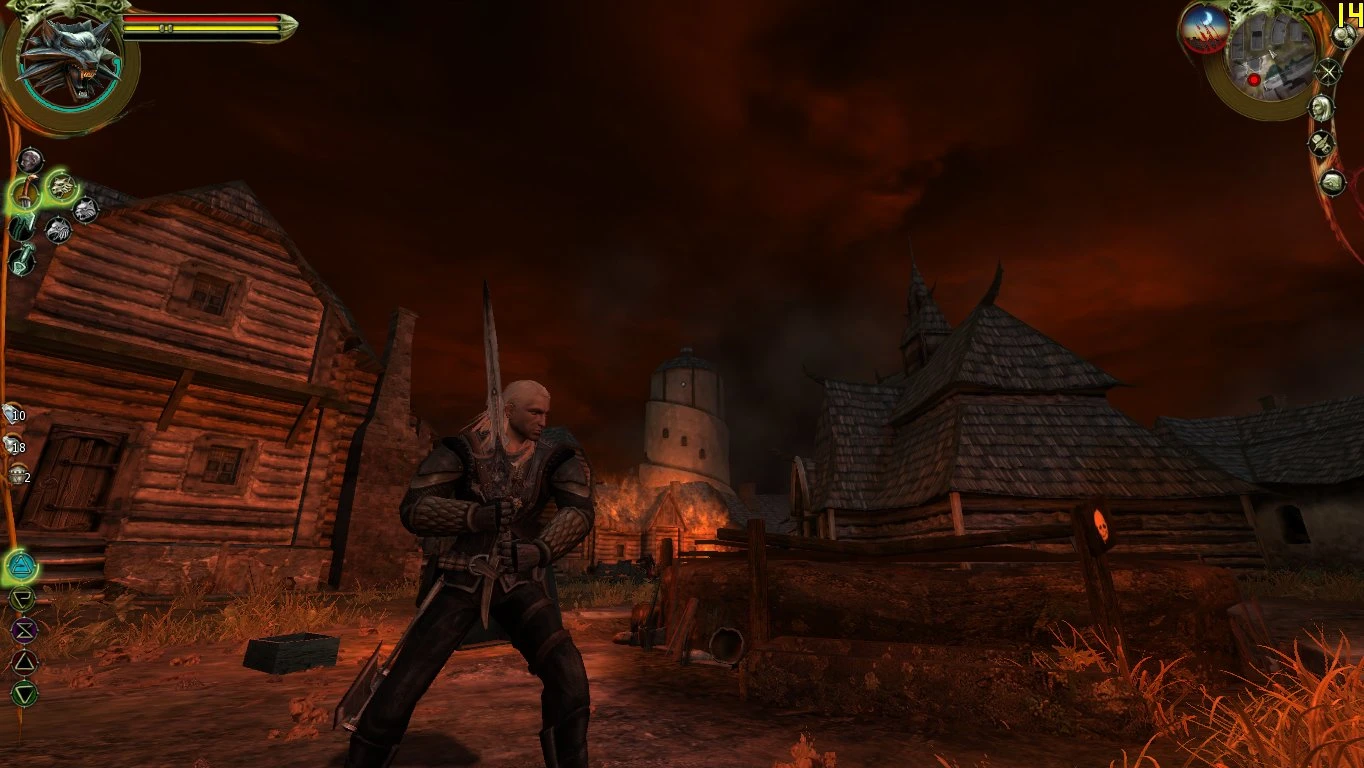The height and width of the screenshot is (768, 1364).
Task: Switch to the green Igni sign below Aard
Action: [21, 598]
